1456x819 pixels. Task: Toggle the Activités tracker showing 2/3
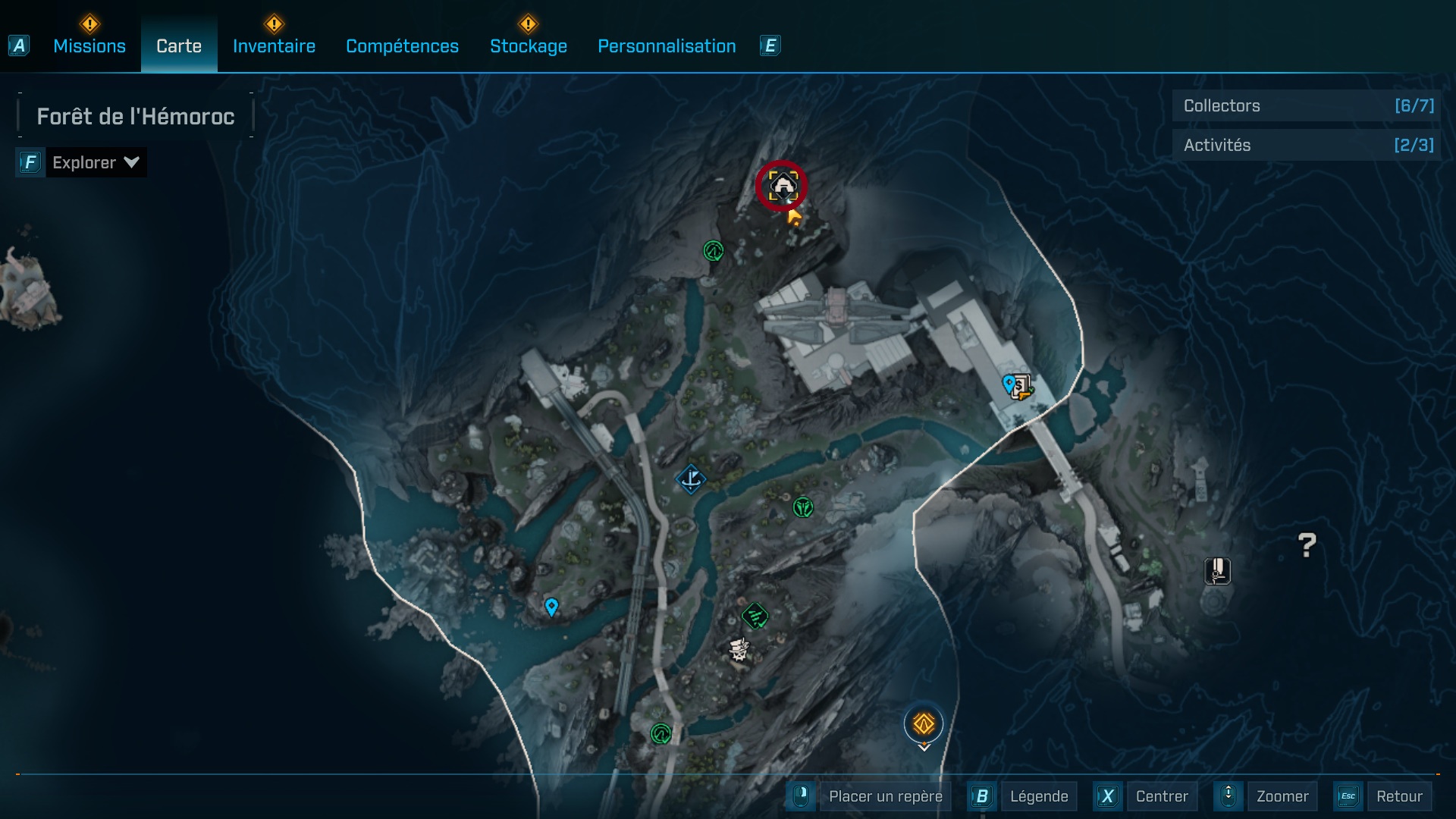pos(1306,145)
